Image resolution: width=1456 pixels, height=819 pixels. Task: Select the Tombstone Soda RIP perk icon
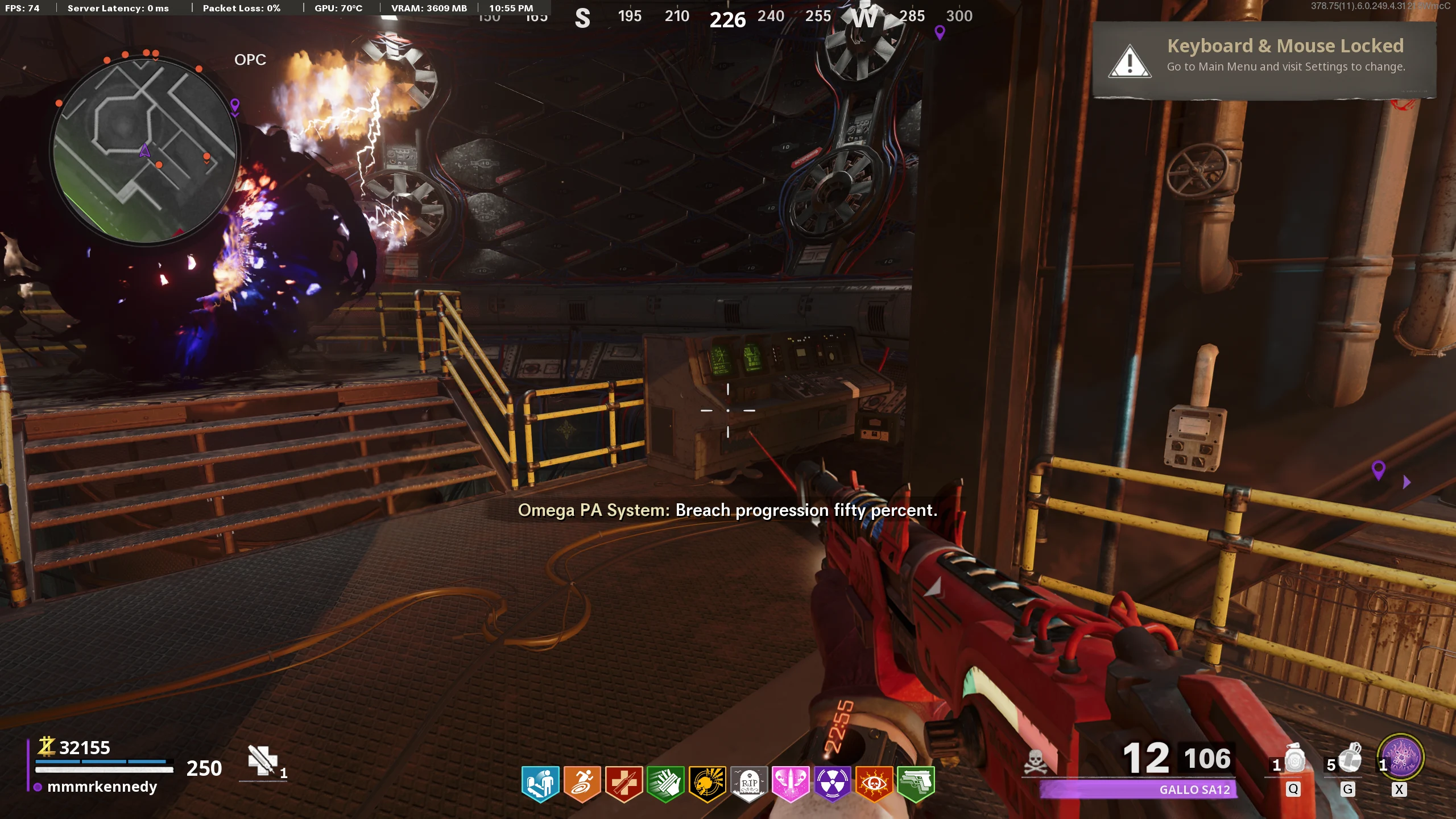749,784
